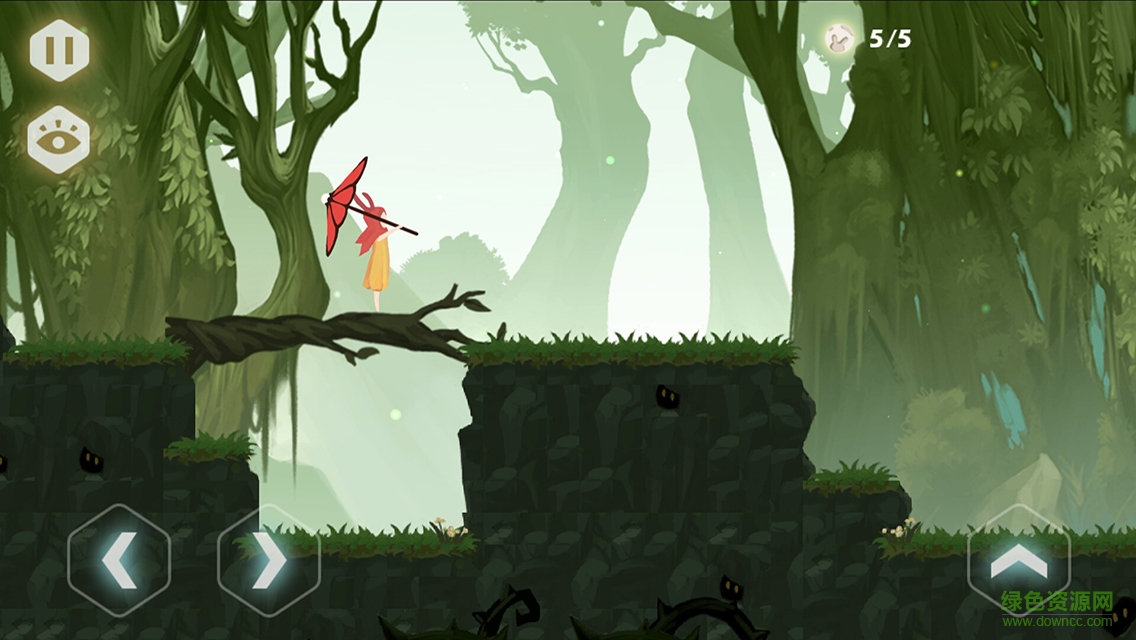This screenshot has height=640, width=1136.
Task: Tap the move left arrow button
Action: point(119,561)
